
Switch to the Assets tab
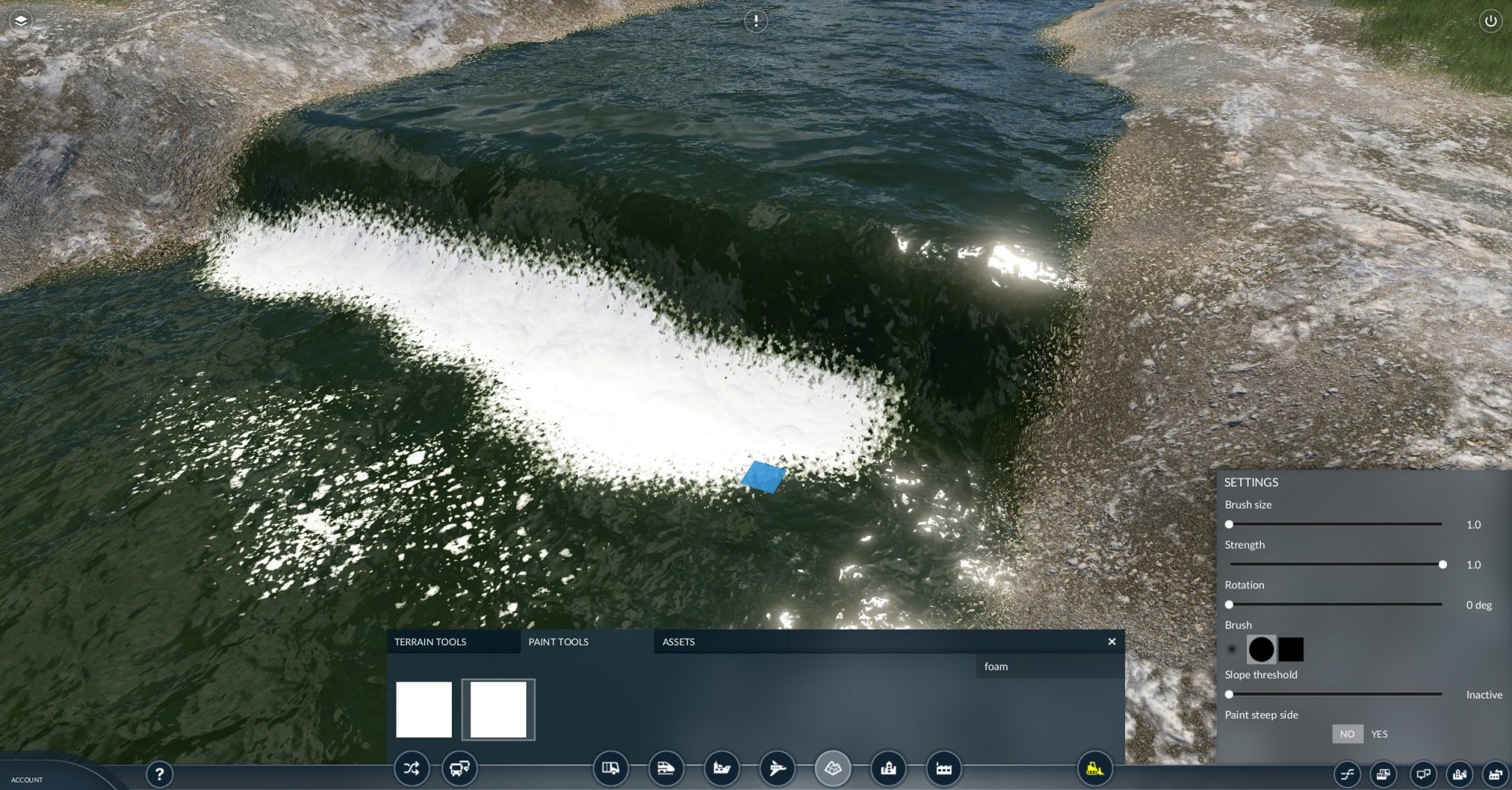click(x=678, y=642)
